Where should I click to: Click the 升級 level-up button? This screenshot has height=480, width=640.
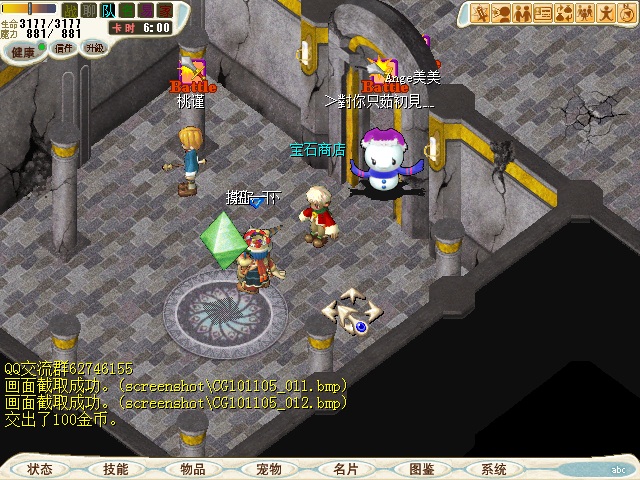pyautogui.click(x=94, y=48)
